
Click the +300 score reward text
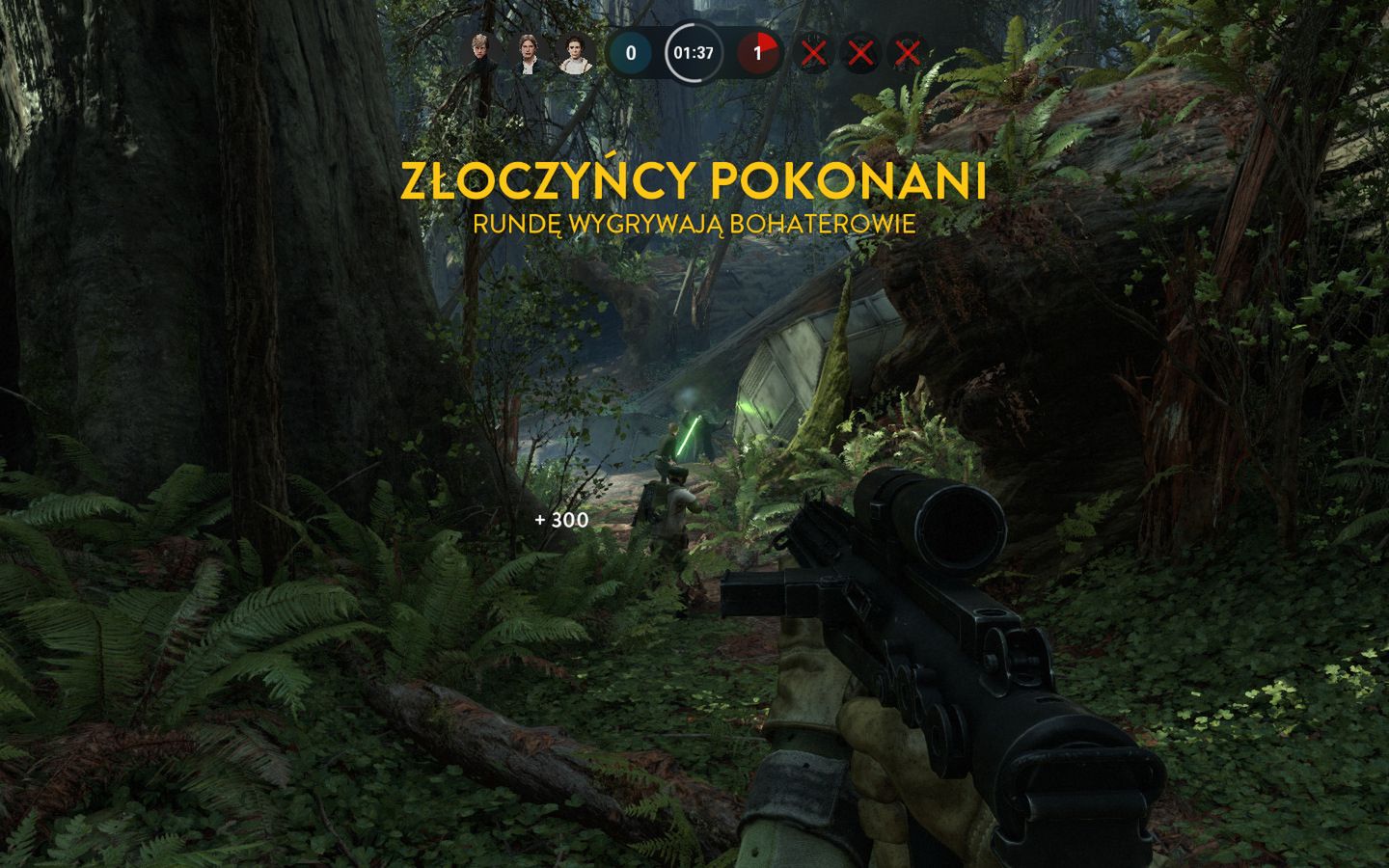tap(559, 522)
